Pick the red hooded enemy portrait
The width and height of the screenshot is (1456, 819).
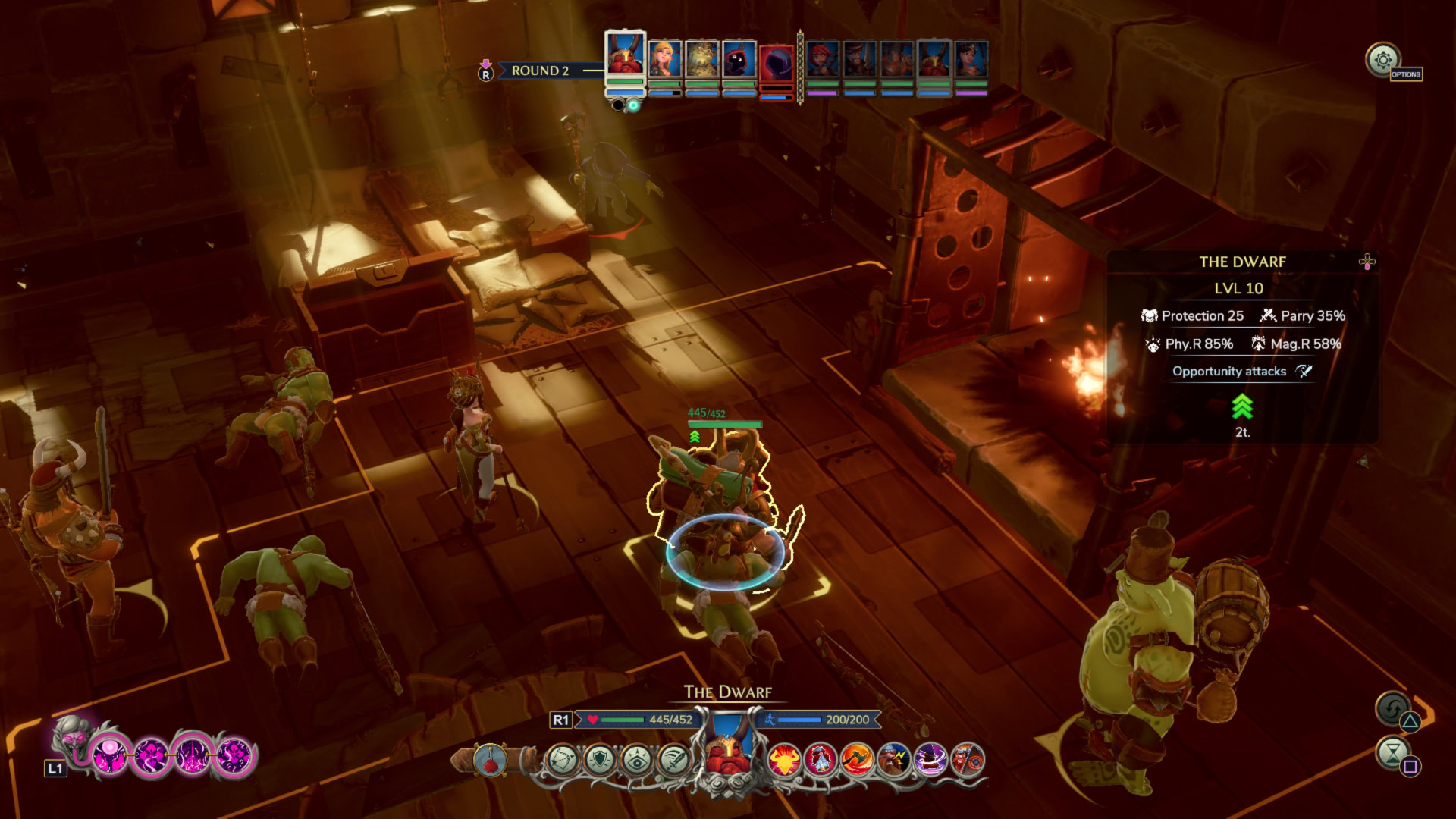(776, 64)
